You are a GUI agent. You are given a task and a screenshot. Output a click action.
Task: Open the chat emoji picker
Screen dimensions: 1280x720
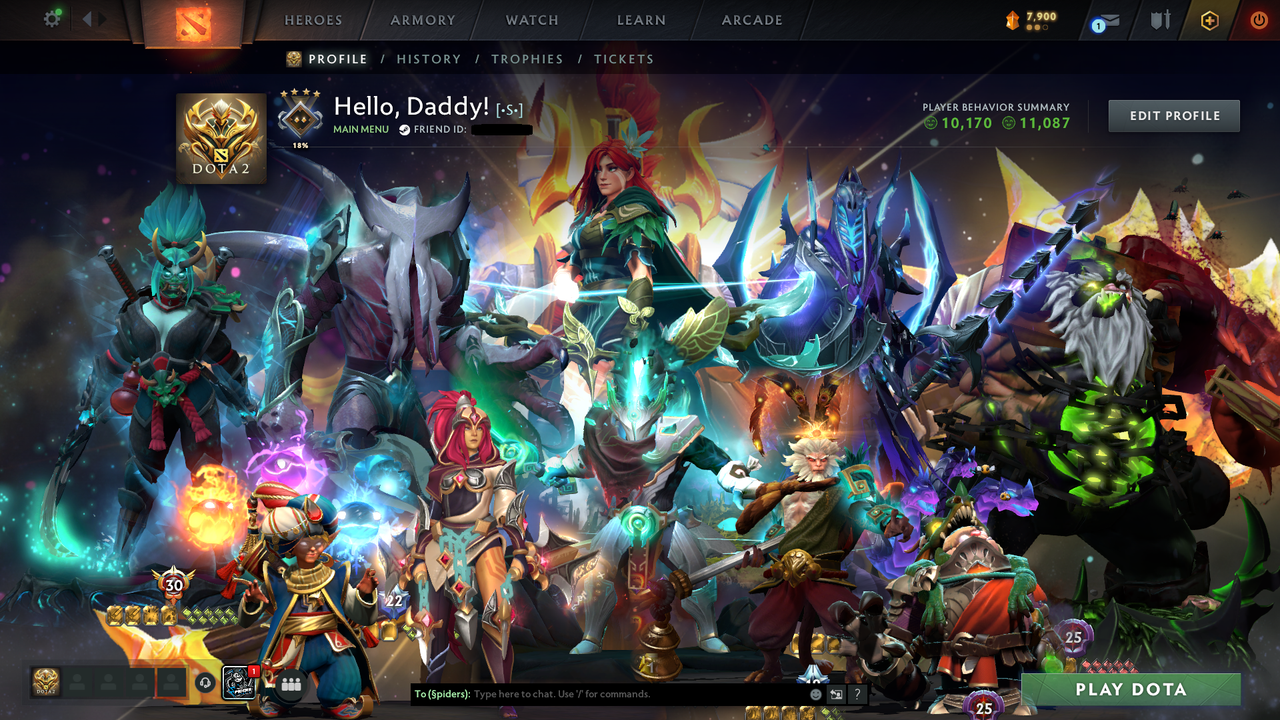[816, 694]
